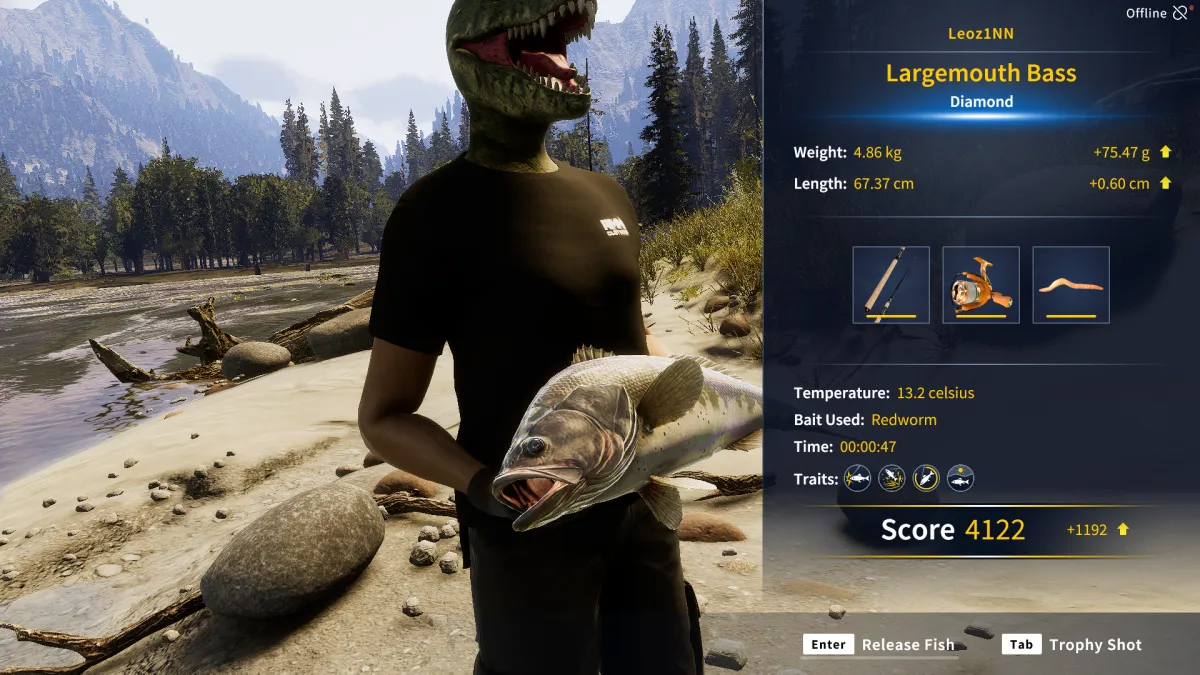Inspect the fishing rod gear slot

click(891, 285)
